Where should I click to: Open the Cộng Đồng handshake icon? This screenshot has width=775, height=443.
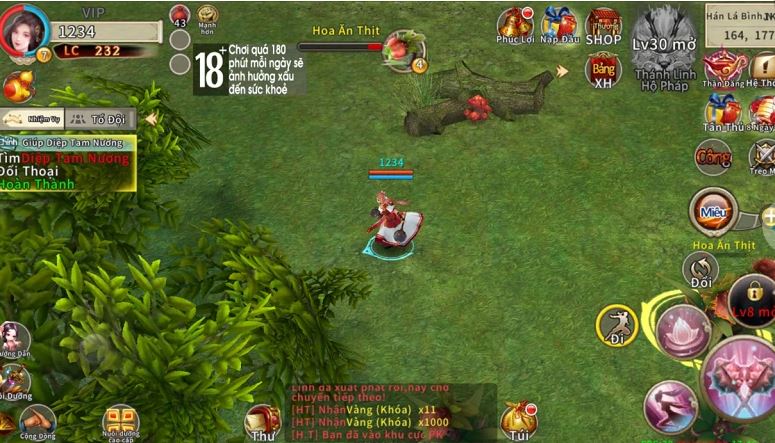tap(36, 422)
